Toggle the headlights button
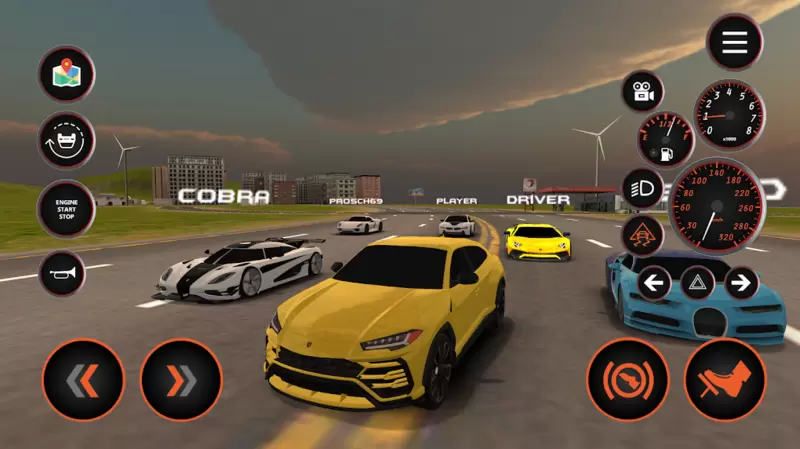 (x=642, y=187)
